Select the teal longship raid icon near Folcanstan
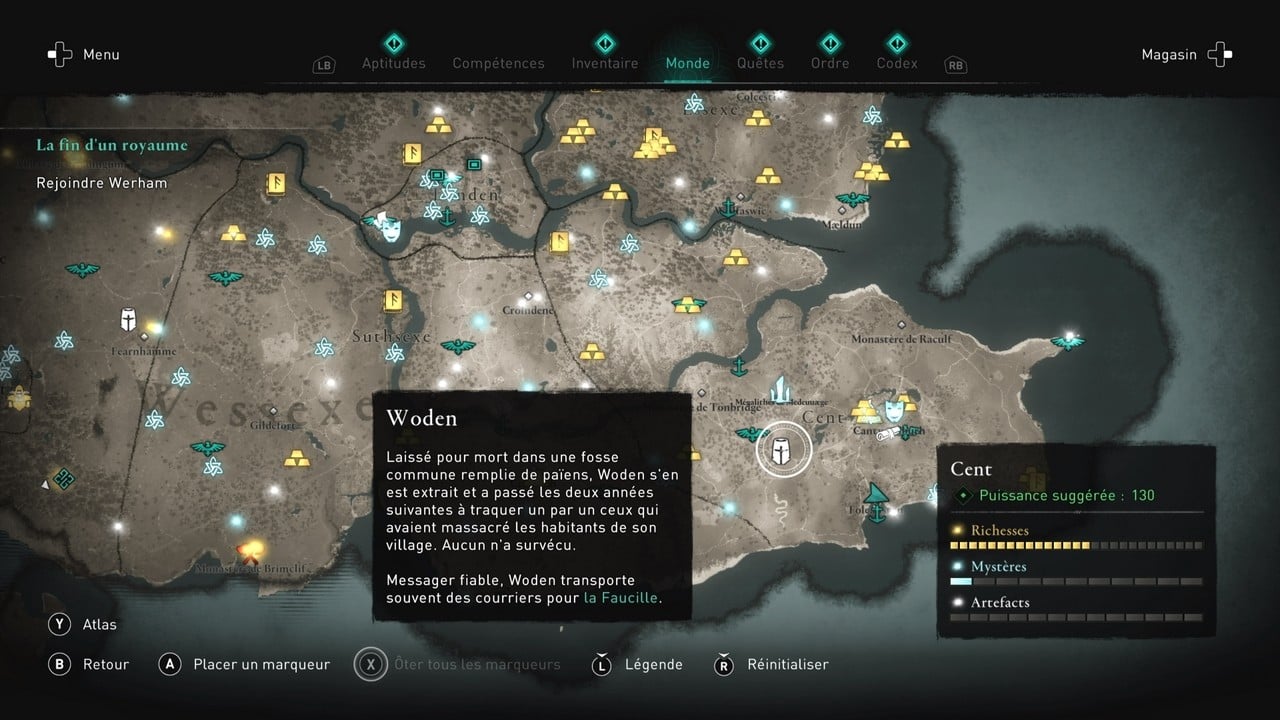 pyautogui.click(x=874, y=494)
